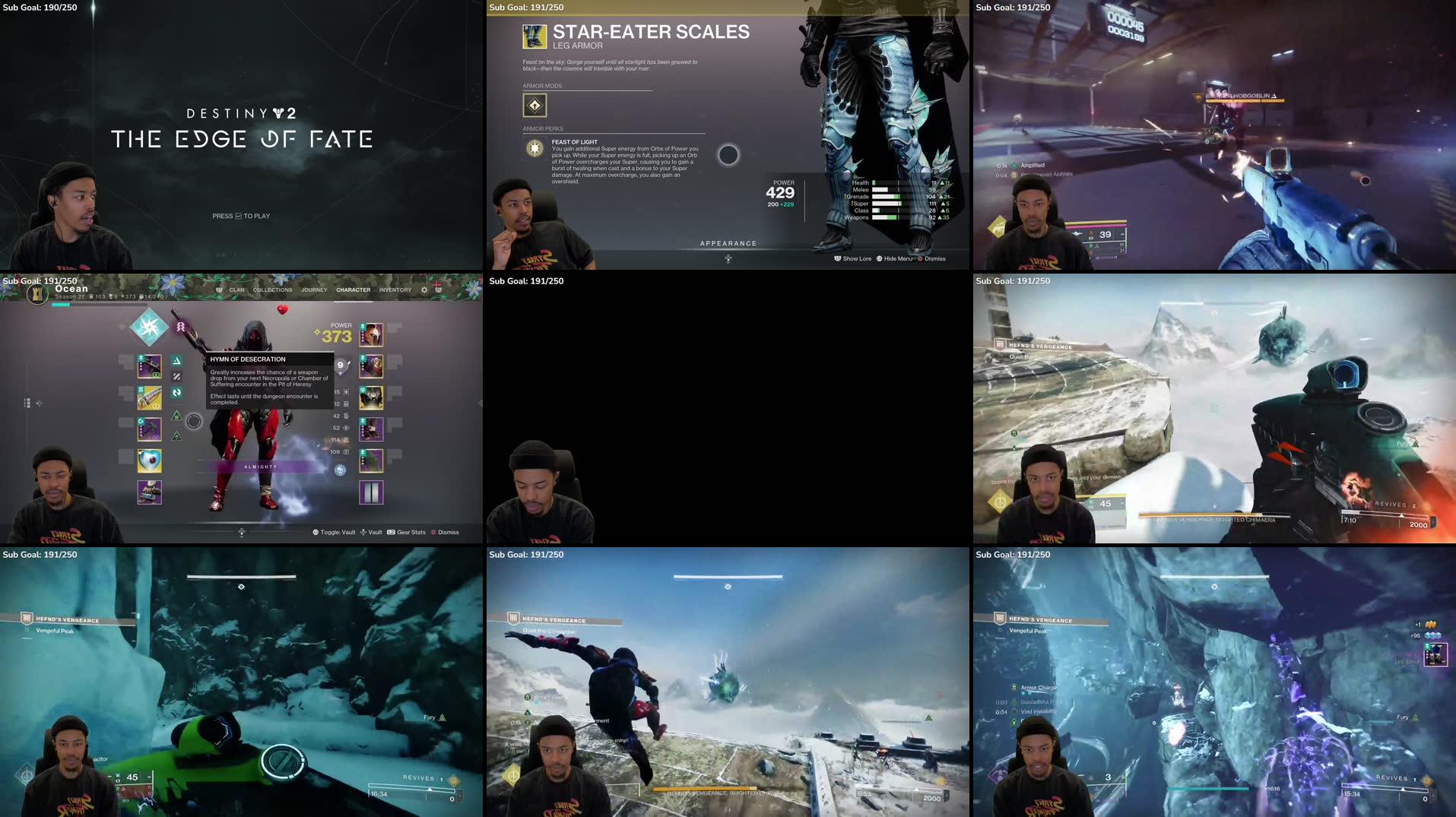Image resolution: width=1456 pixels, height=817 pixels.
Task: Open the Clan tab
Action: point(236,290)
